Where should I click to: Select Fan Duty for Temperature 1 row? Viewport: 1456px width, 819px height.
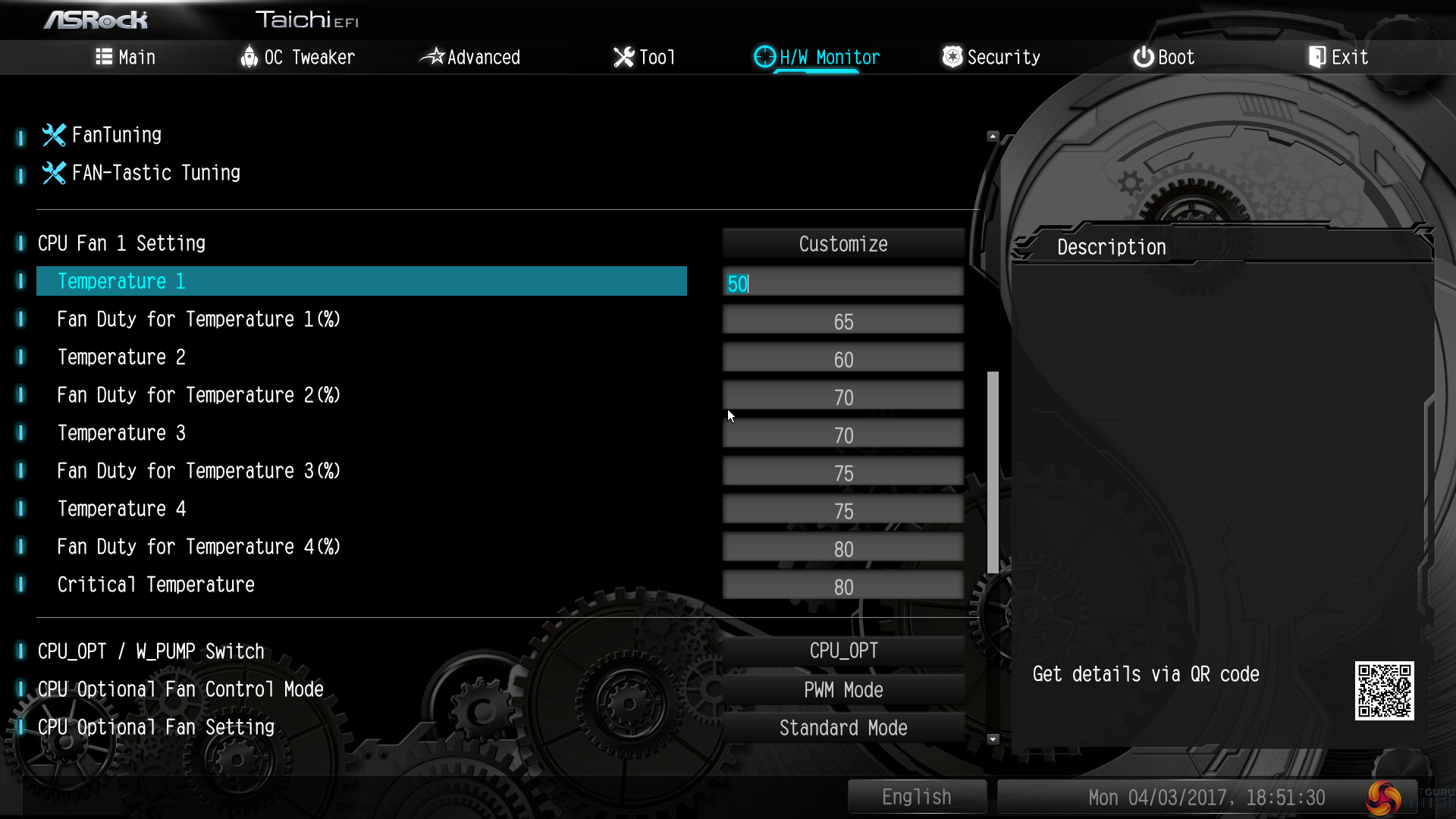199,319
